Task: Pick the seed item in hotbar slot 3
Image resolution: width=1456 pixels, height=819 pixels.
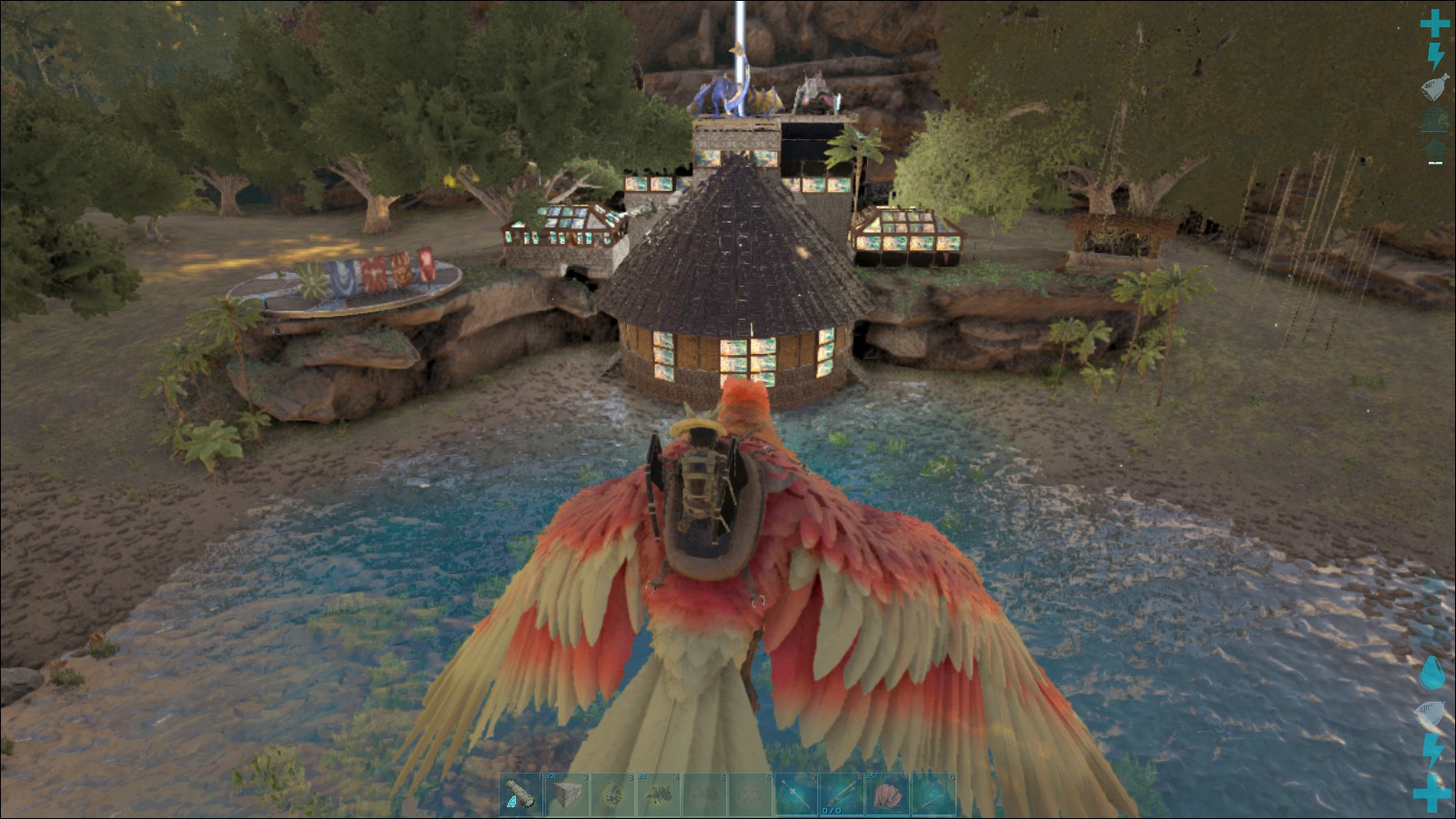Action: [x=613, y=794]
